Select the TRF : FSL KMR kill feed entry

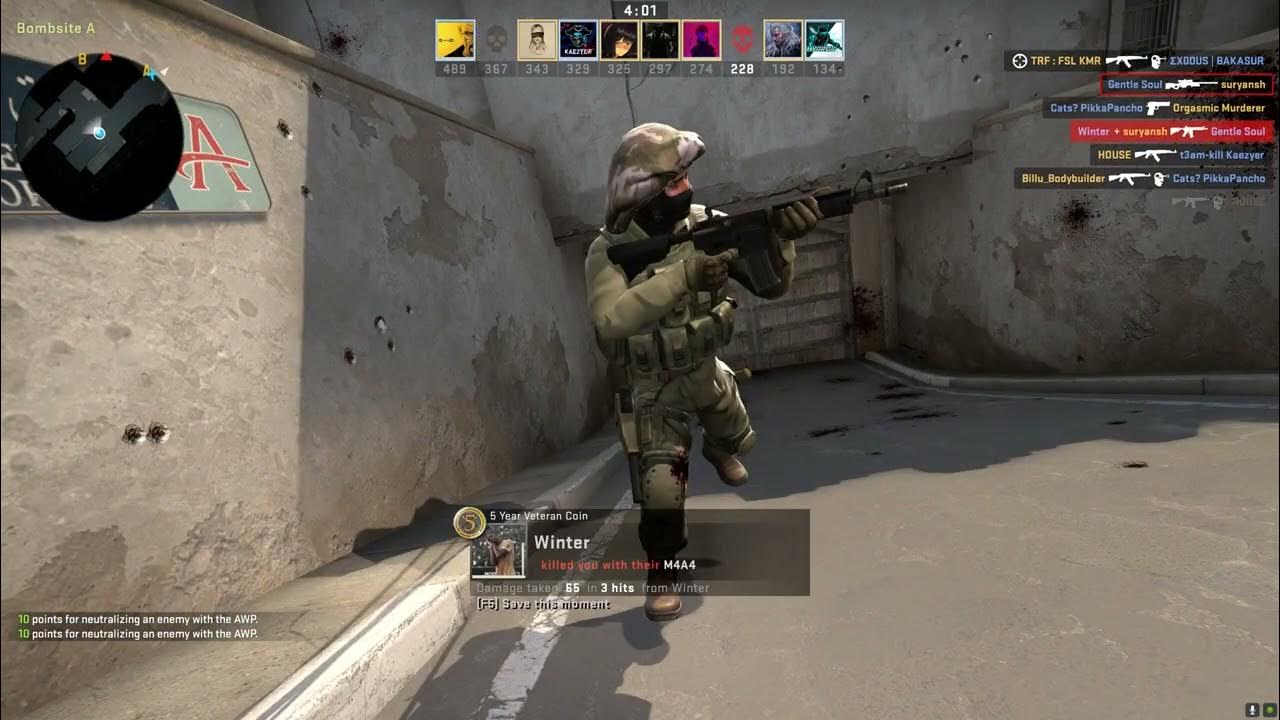point(1138,61)
